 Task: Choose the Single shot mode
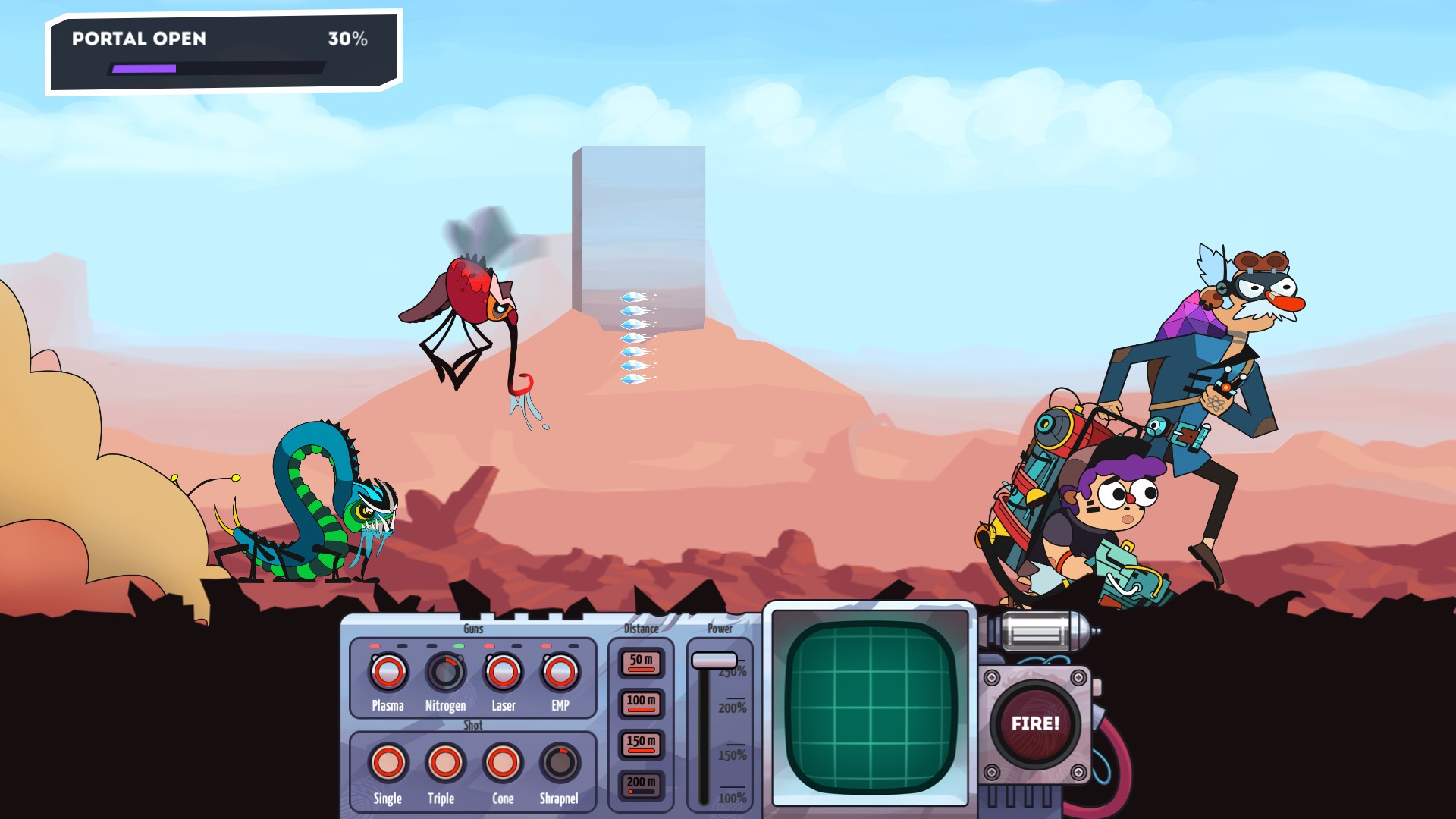[x=387, y=762]
